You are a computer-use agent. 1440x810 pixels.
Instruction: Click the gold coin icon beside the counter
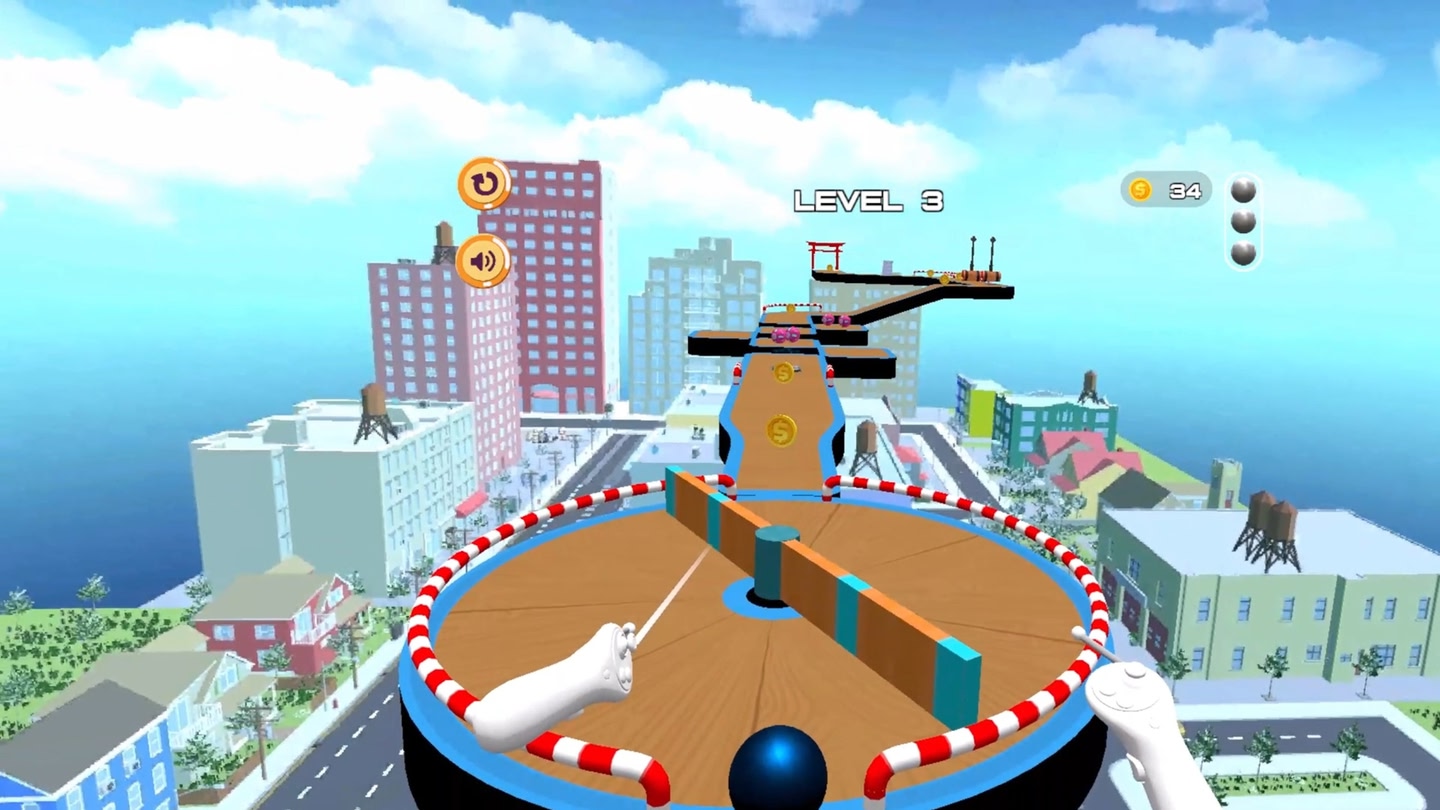(x=1142, y=188)
